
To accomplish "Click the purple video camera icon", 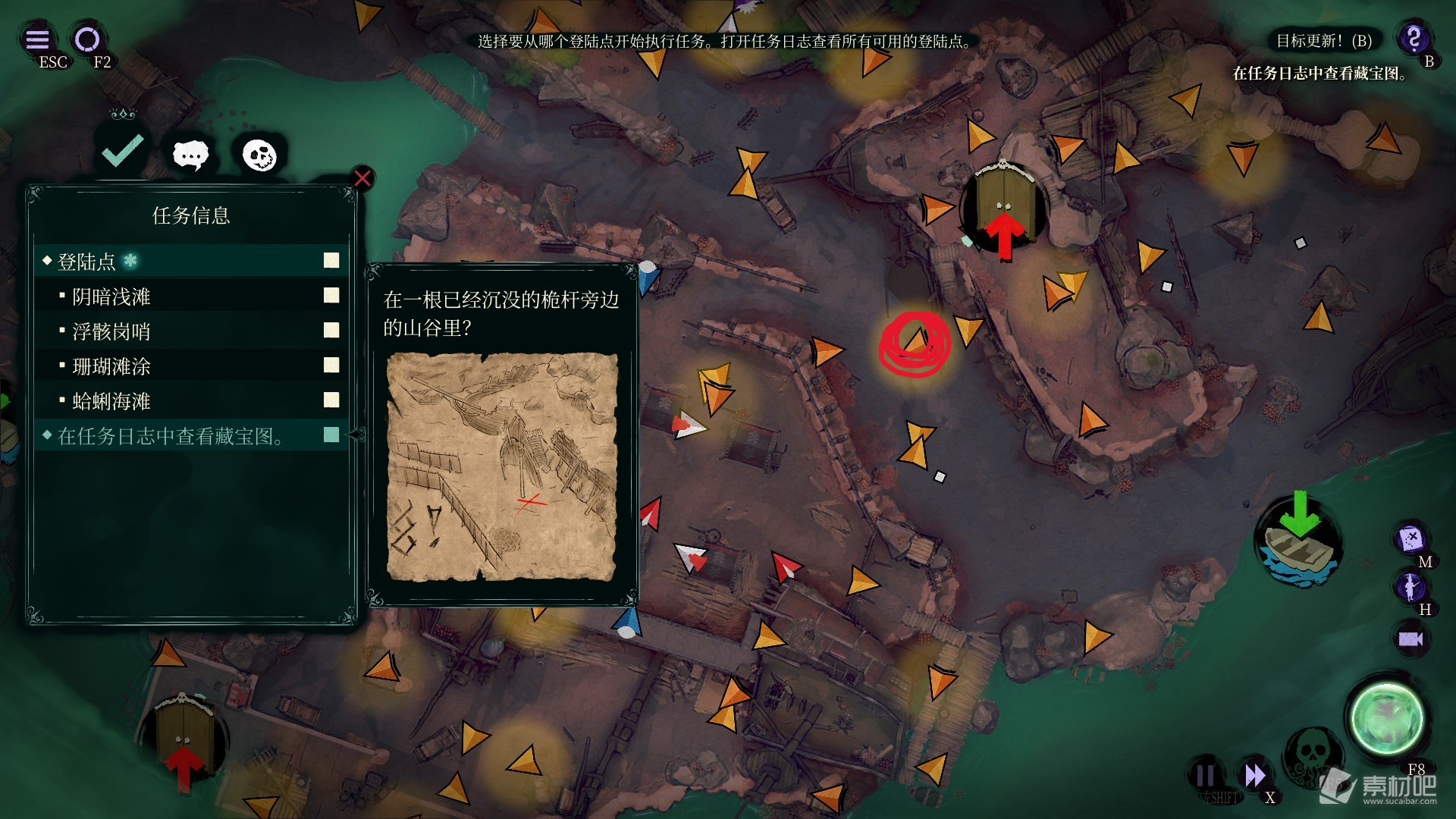I will [1410, 639].
